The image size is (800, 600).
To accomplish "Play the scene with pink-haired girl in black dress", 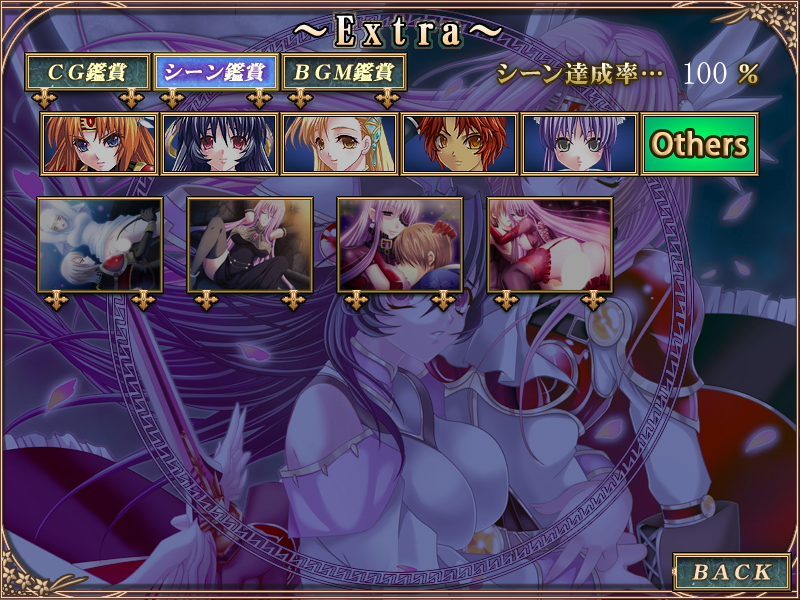I will (x=250, y=244).
